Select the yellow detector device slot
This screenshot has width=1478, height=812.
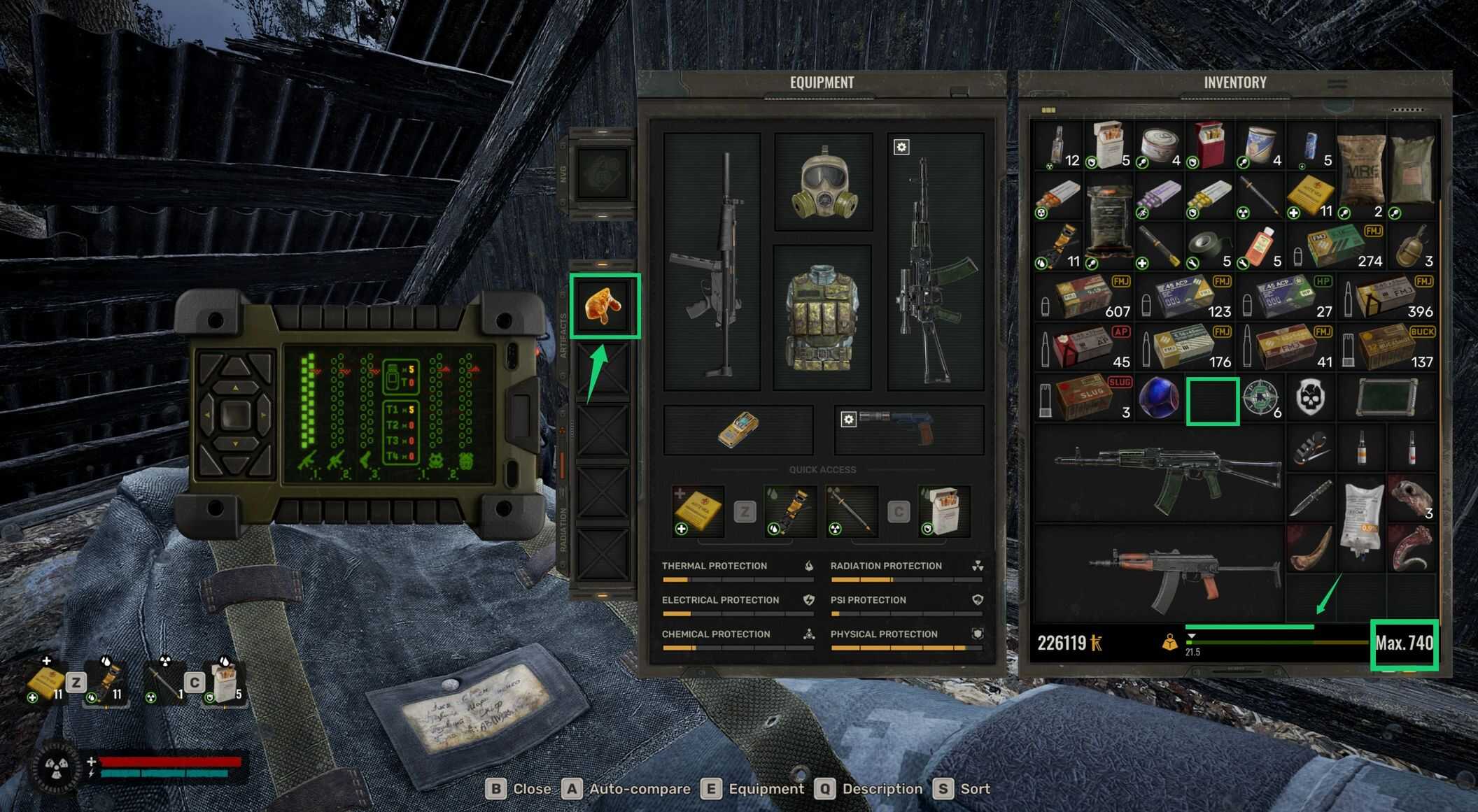click(738, 429)
